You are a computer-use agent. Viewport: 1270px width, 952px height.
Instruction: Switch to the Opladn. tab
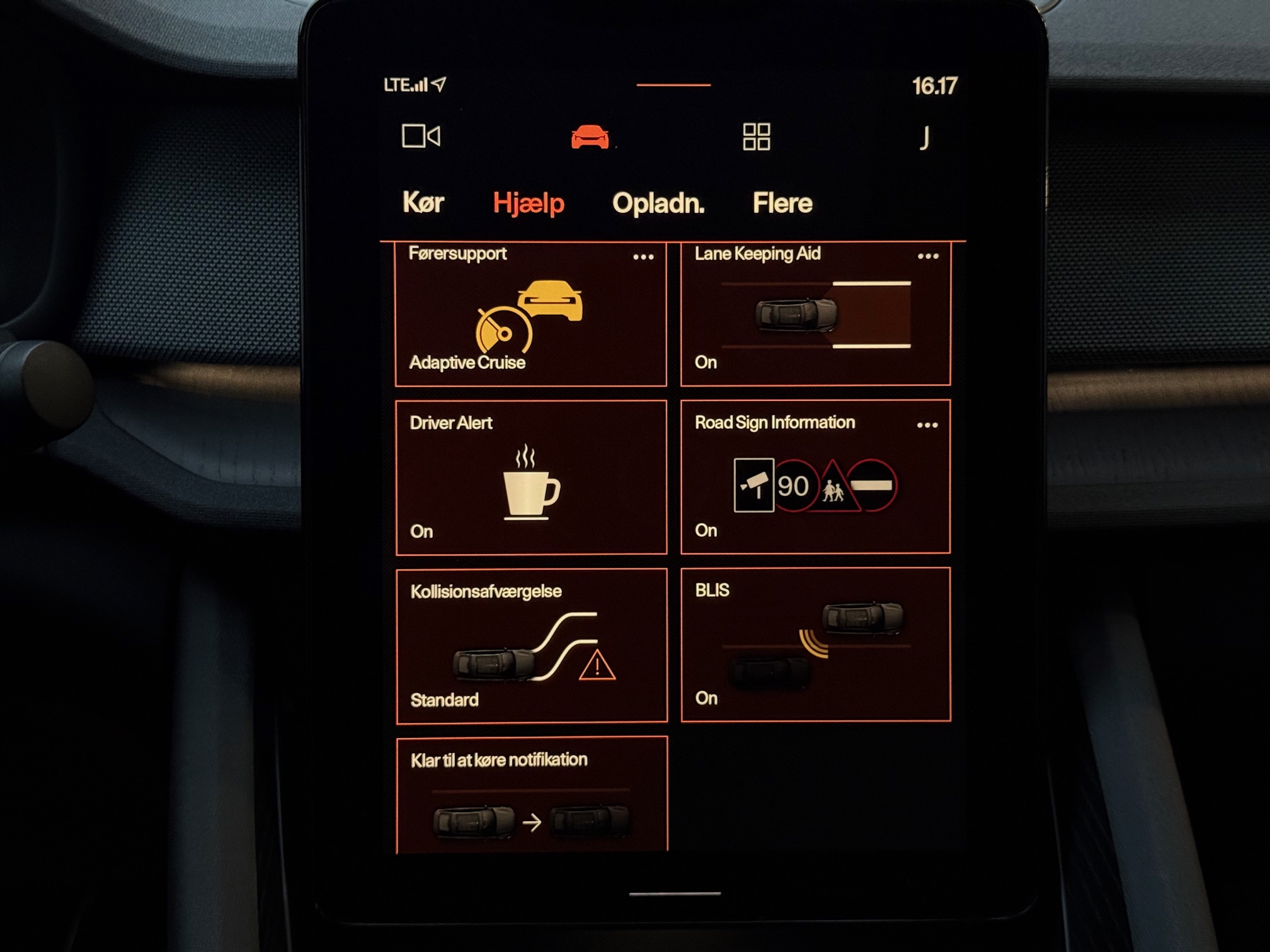(658, 203)
